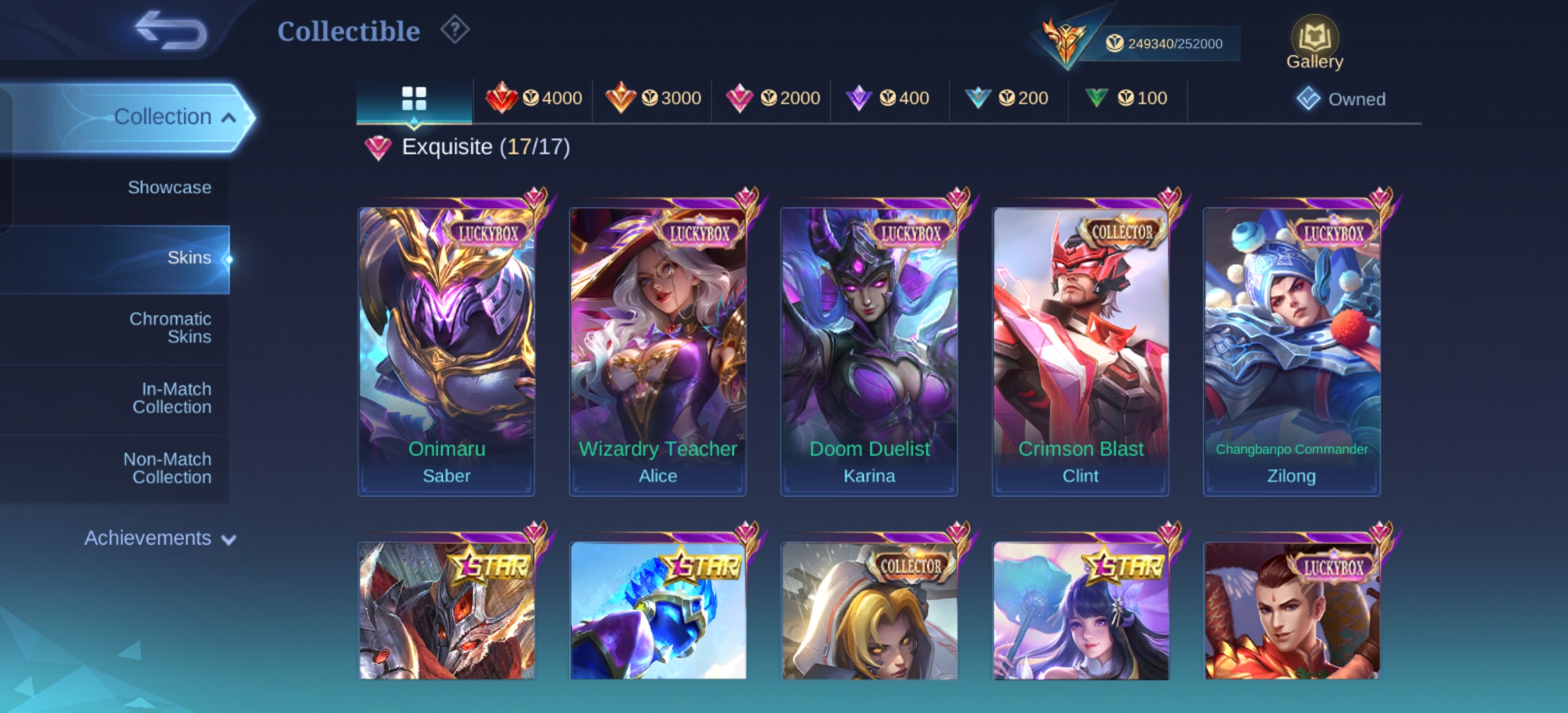
Task: Choose the 200 point tier tab
Action: pyautogui.click(x=1007, y=98)
